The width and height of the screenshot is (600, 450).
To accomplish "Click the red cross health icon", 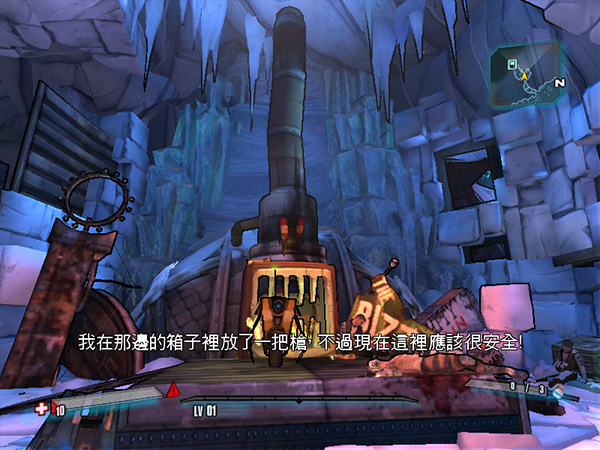I will tap(41, 409).
